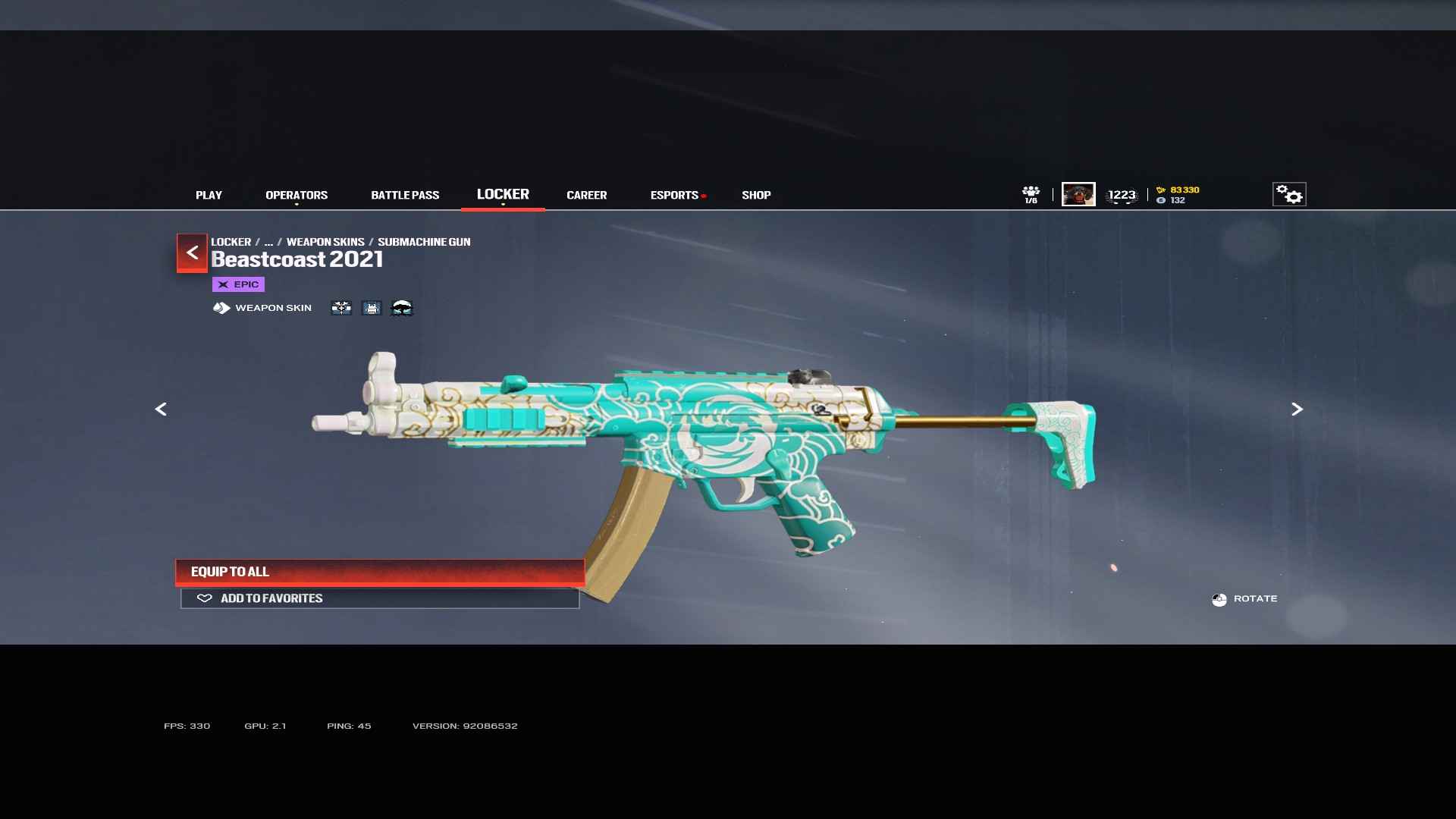Click the red back arrow button
The image size is (1456, 819).
point(192,253)
